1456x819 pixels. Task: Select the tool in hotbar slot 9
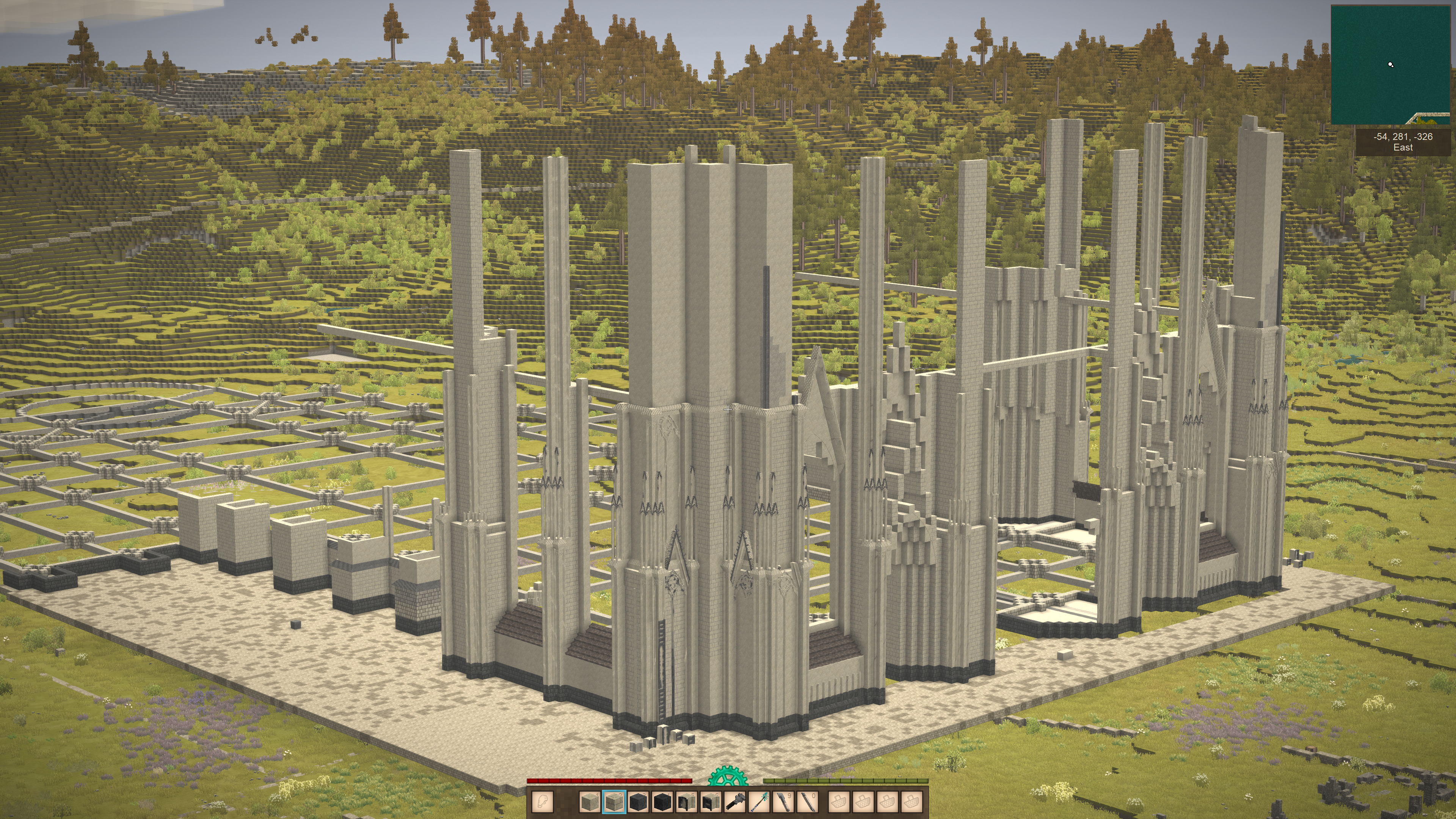[784, 802]
